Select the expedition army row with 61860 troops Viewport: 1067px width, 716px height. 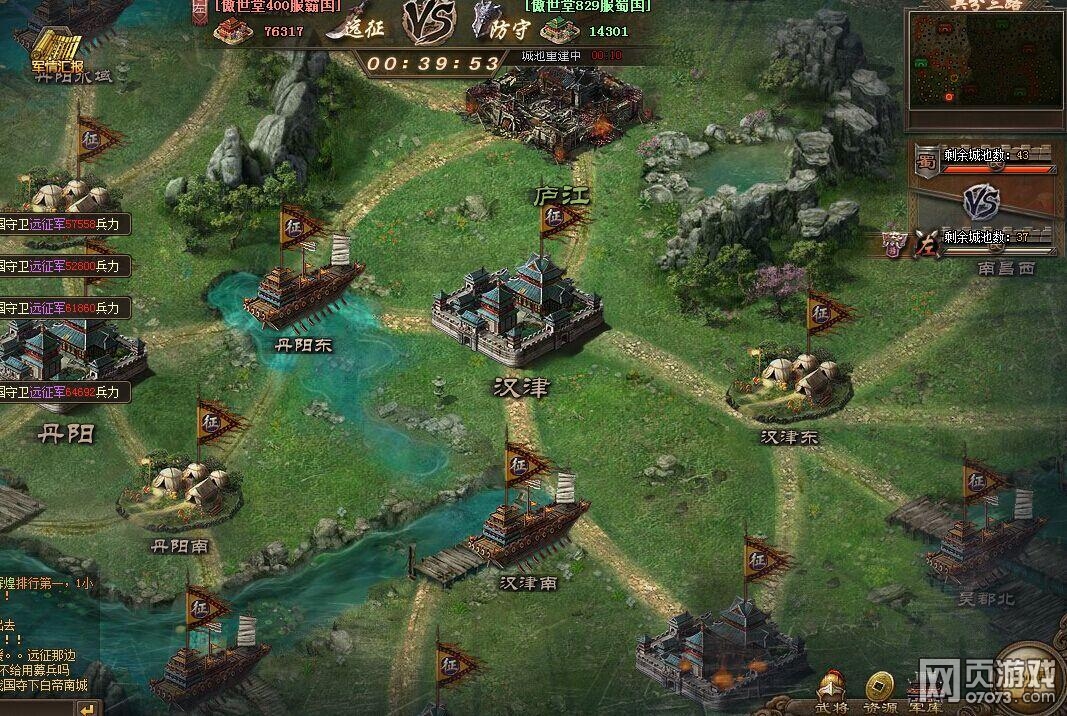64,307
